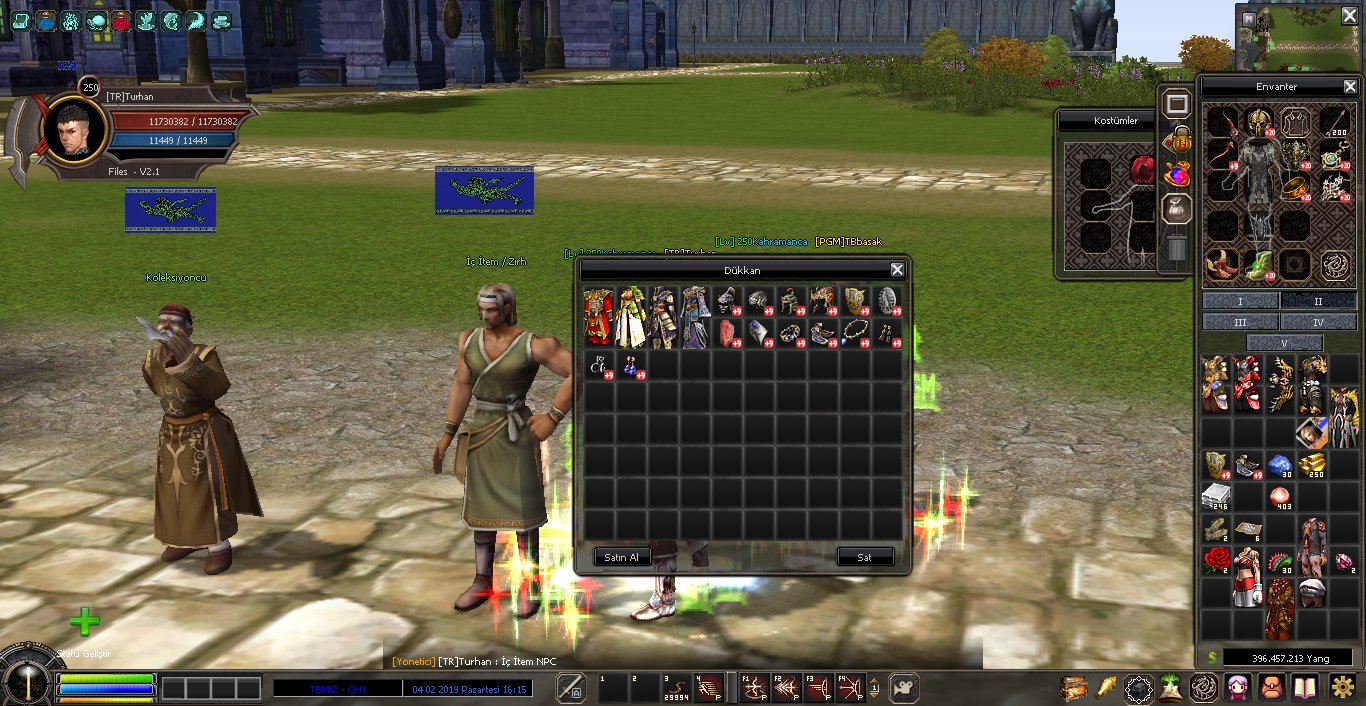The image size is (1366, 706).
Task: Click the gold bars stack of 250
Action: point(1313,464)
